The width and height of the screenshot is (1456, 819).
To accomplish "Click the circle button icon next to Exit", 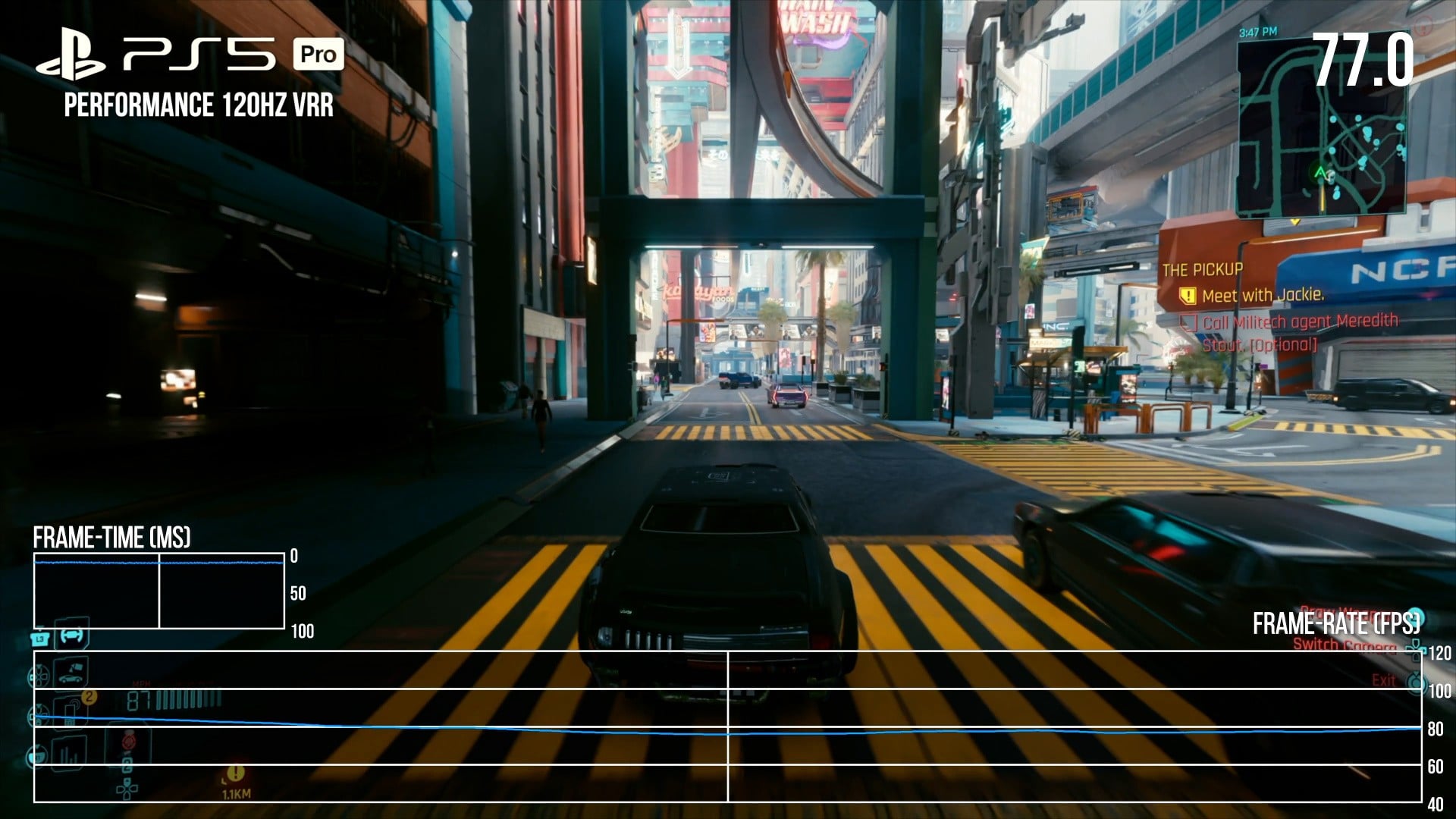I will [x=1416, y=682].
